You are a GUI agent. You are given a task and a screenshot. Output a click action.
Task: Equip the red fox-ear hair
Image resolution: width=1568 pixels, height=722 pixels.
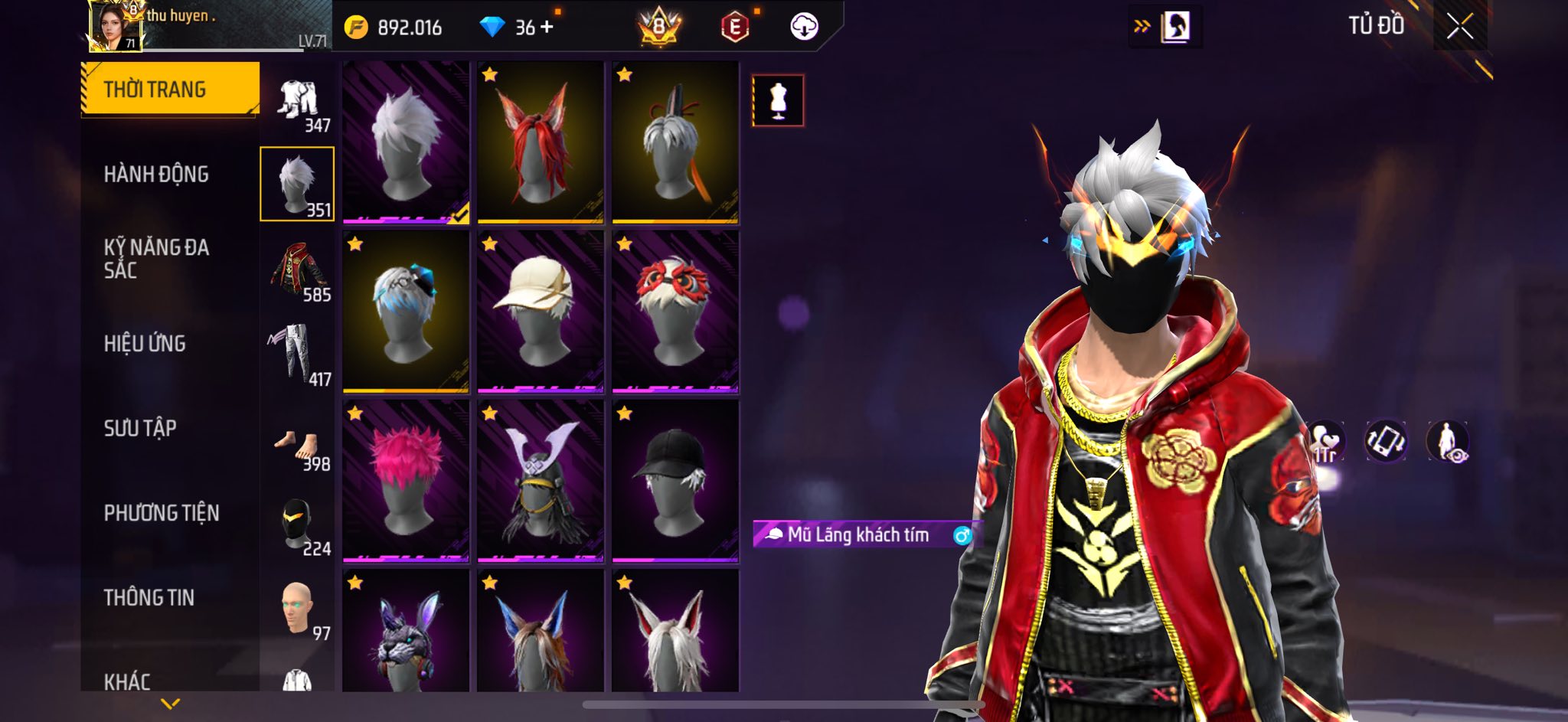point(540,143)
